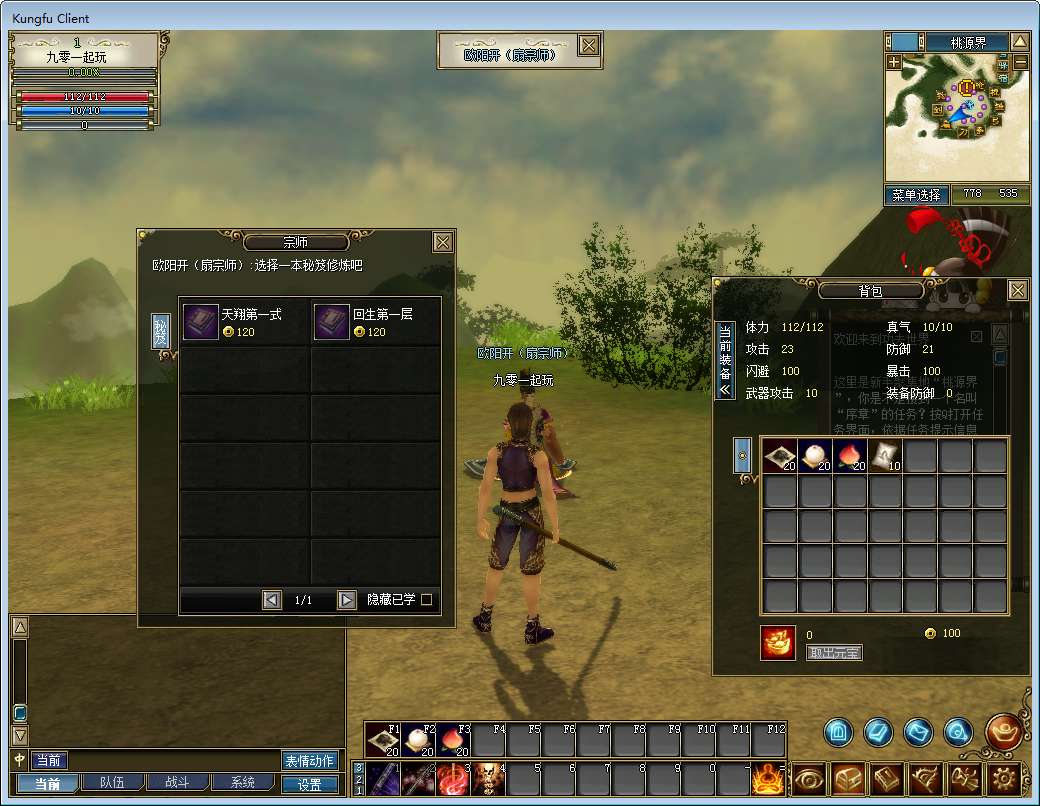
Task: Go to the next skill list page
Action: (x=347, y=600)
